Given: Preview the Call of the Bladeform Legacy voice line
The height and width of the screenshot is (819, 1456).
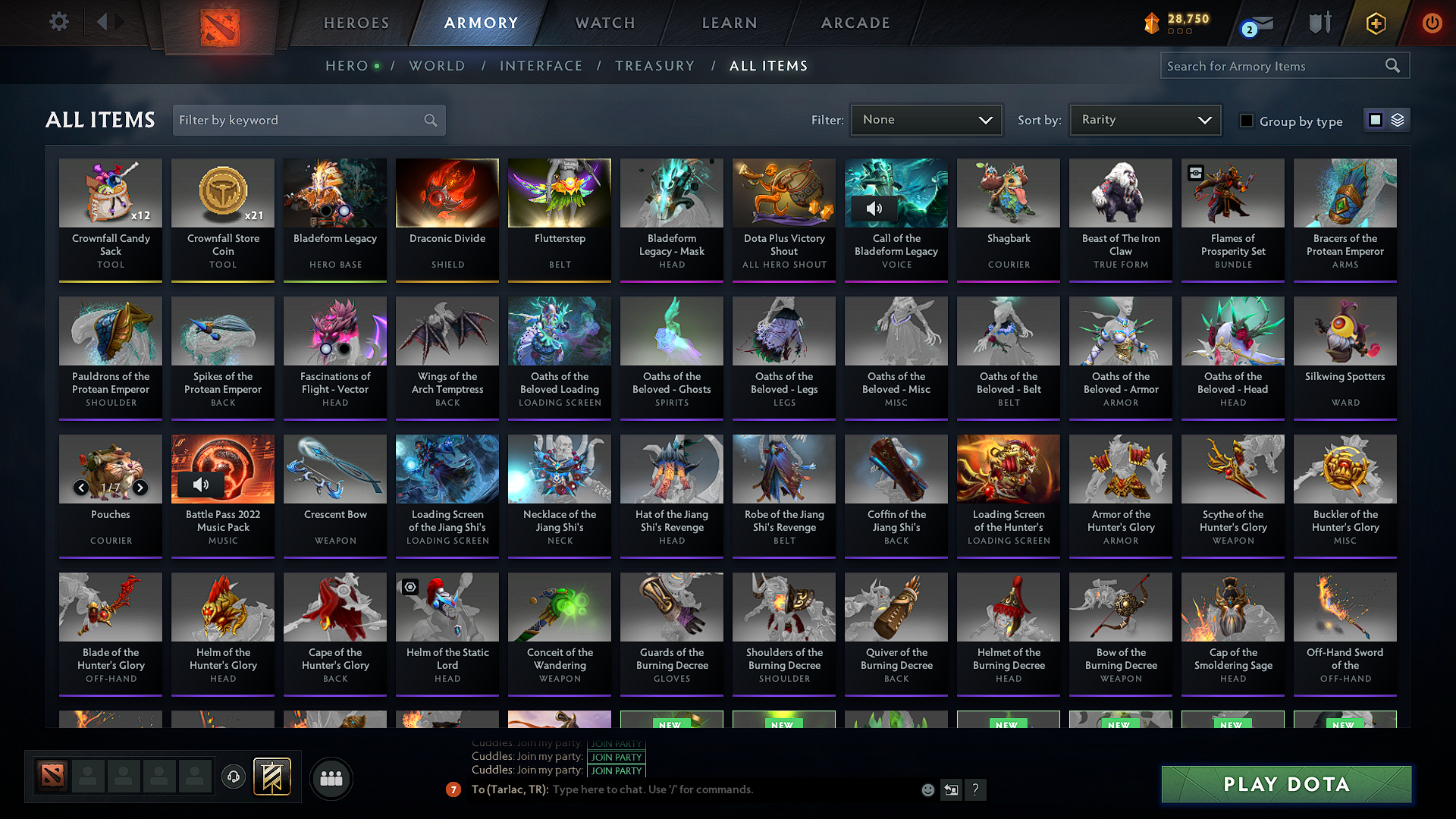Looking at the screenshot, I should (x=876, y=209).
